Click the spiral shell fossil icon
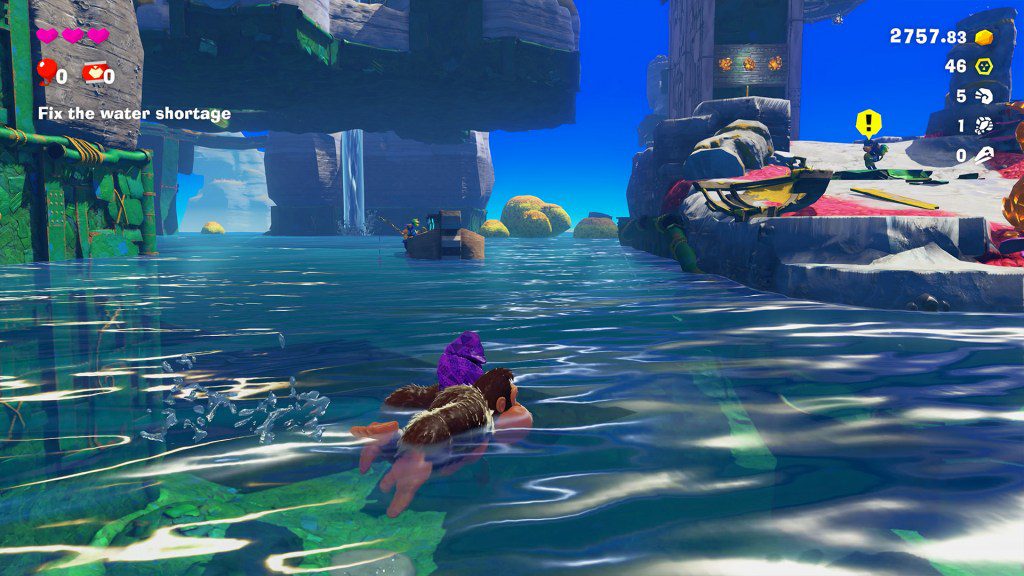This screenshot has height=576, width=1024. pyautogui.click(x=984, y=96)
